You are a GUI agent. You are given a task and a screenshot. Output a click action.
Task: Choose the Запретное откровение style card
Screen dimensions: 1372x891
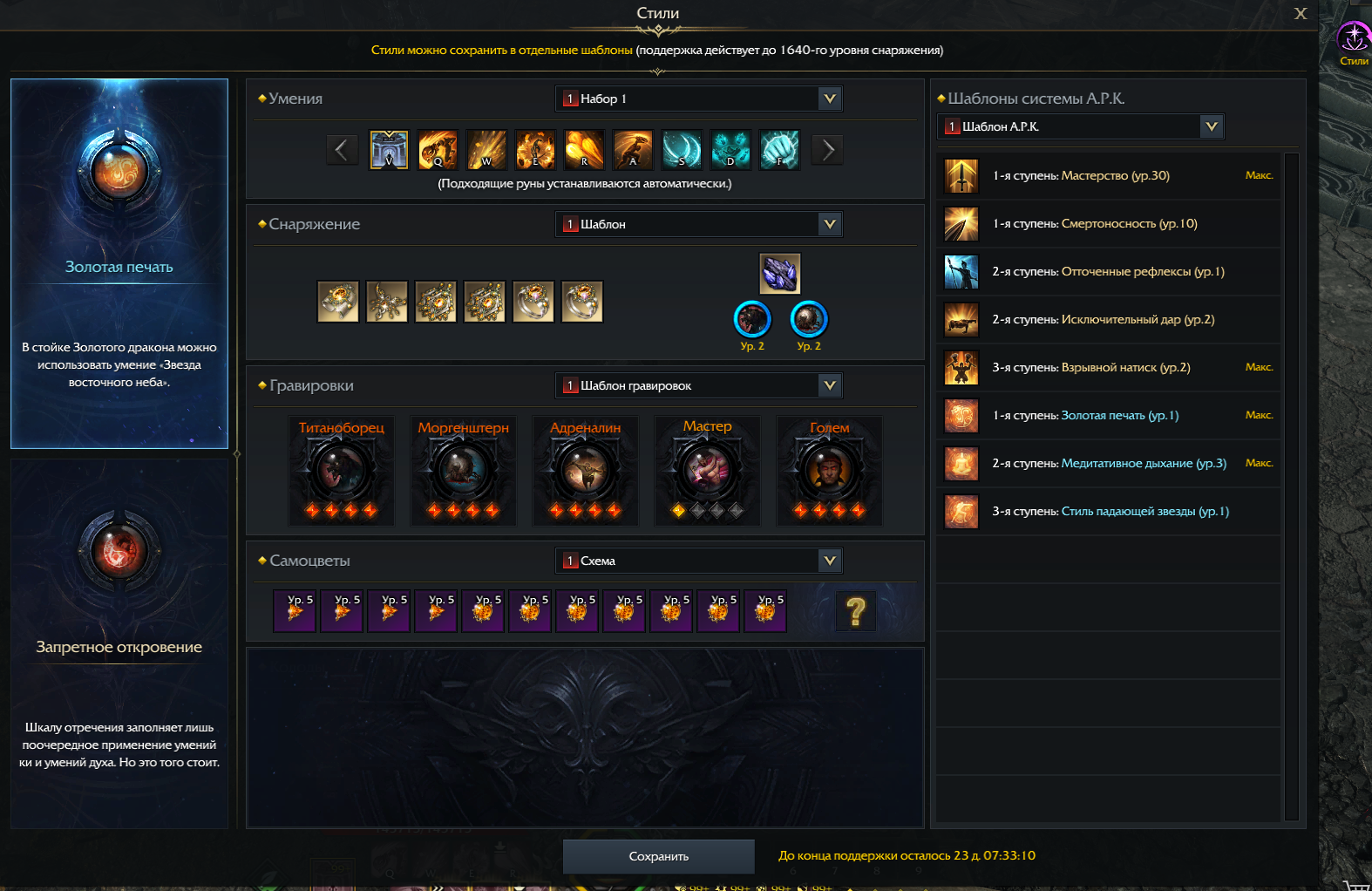pos(119,643)
